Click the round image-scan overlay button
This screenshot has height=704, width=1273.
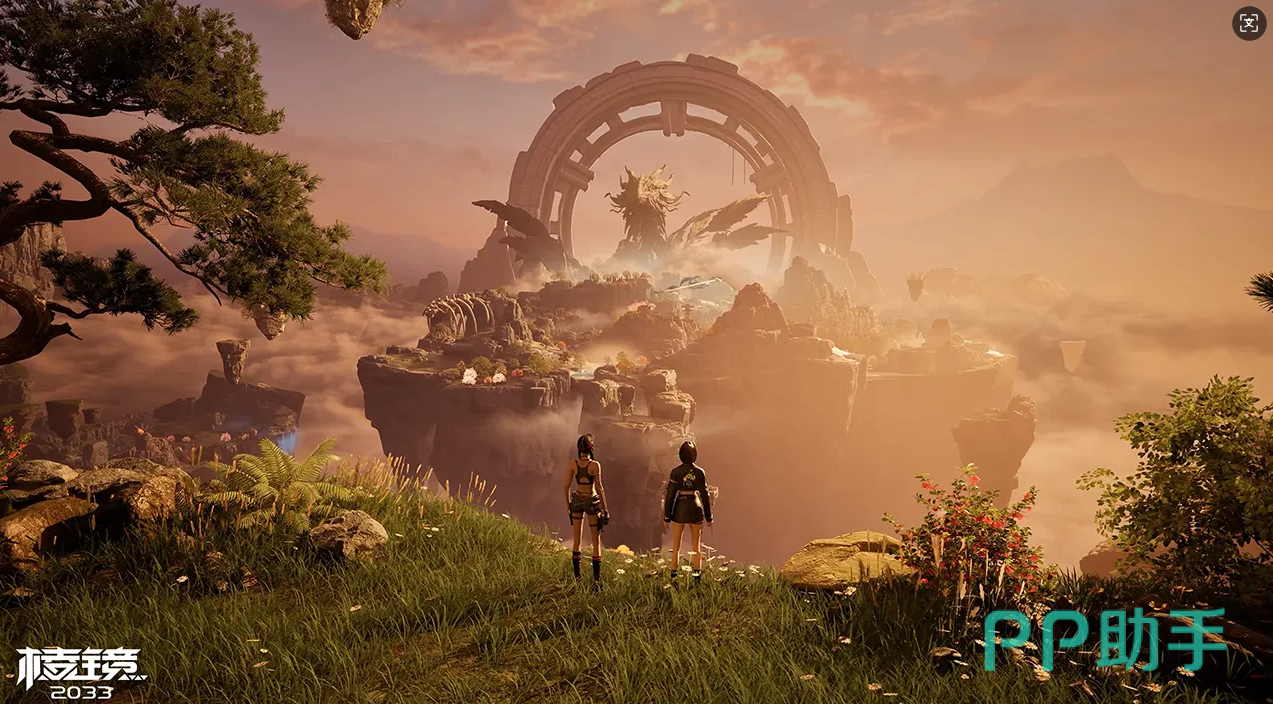click(1249, 24)
